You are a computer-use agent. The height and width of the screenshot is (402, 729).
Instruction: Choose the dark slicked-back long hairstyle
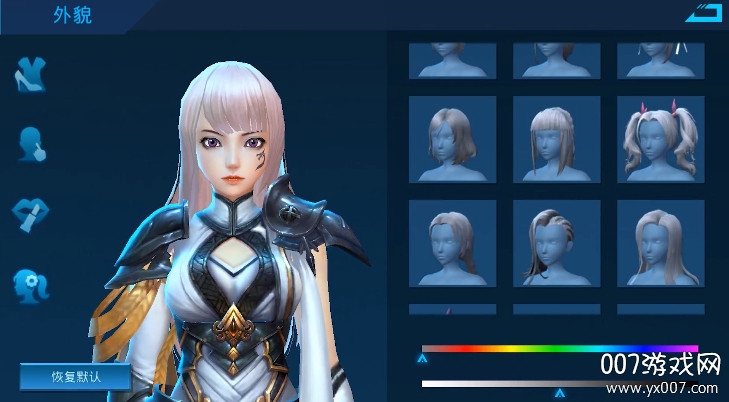pos(556,243)
